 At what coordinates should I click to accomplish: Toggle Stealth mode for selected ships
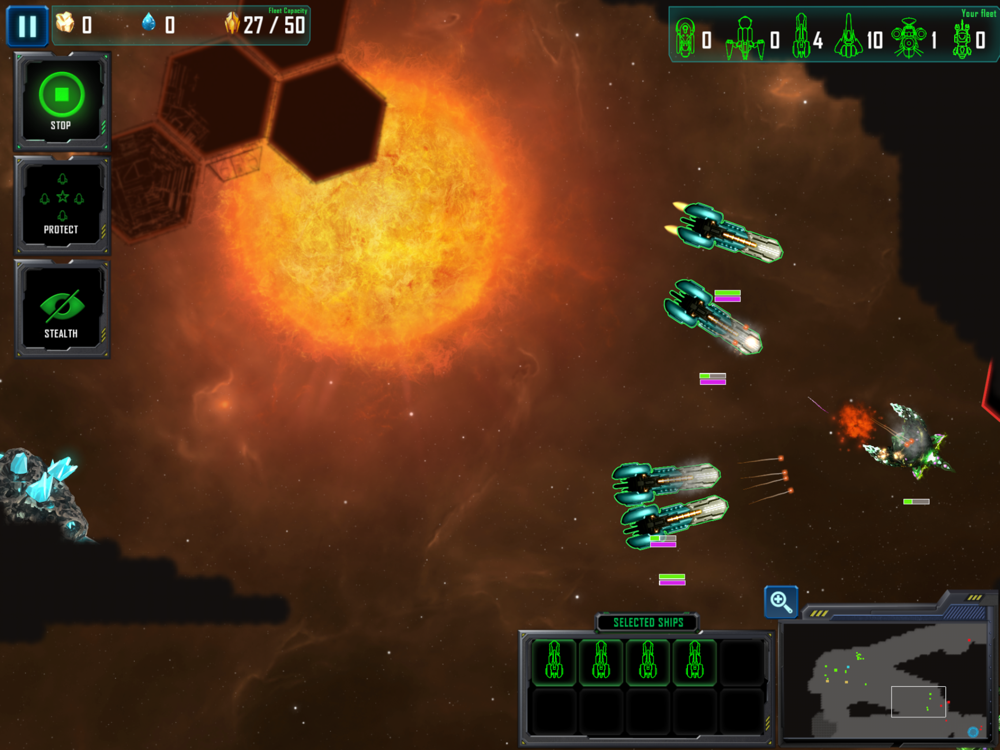click(61, 309)
